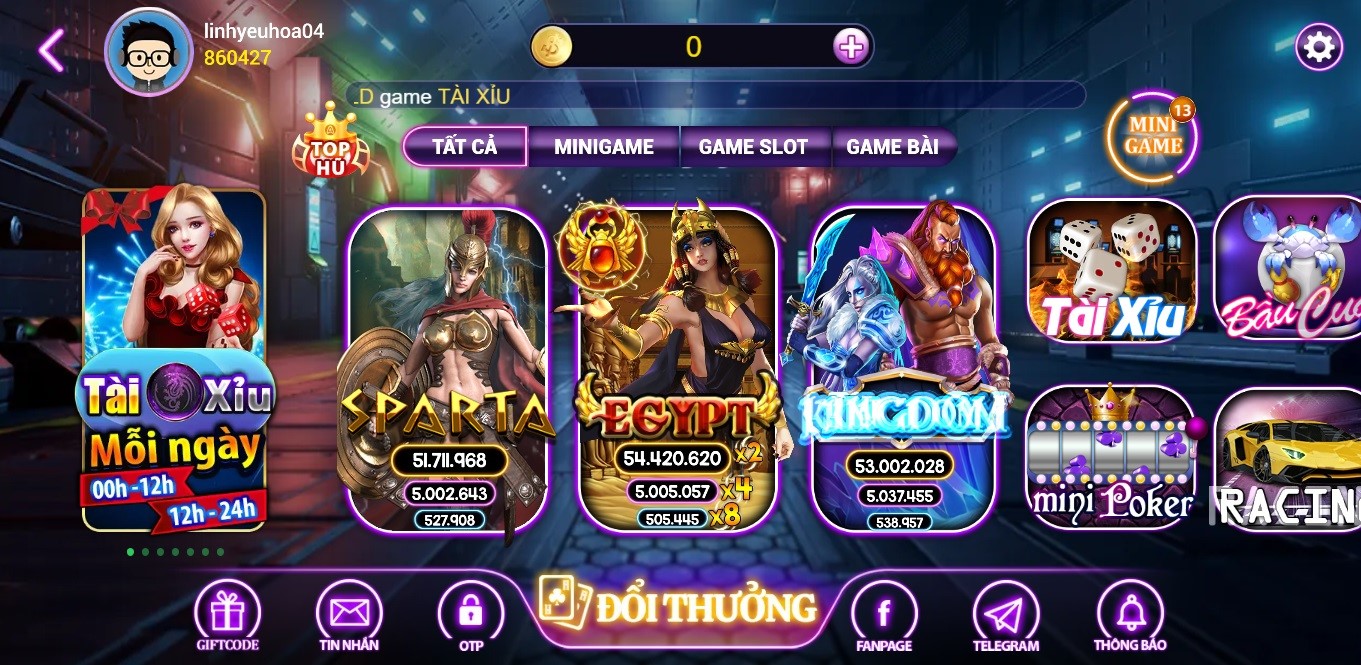This screenshot has width=1361, height=665.
Task: Switch to the Minigame tab
Action: [x=604, y=146]
